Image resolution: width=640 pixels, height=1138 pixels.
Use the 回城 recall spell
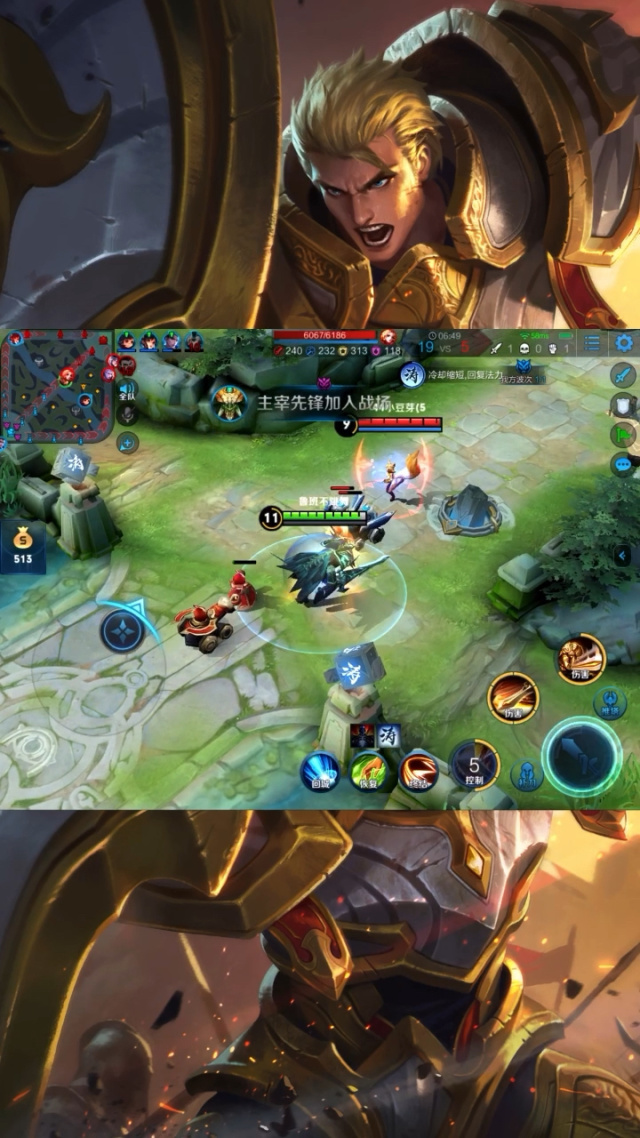click(x=321, y=768)
